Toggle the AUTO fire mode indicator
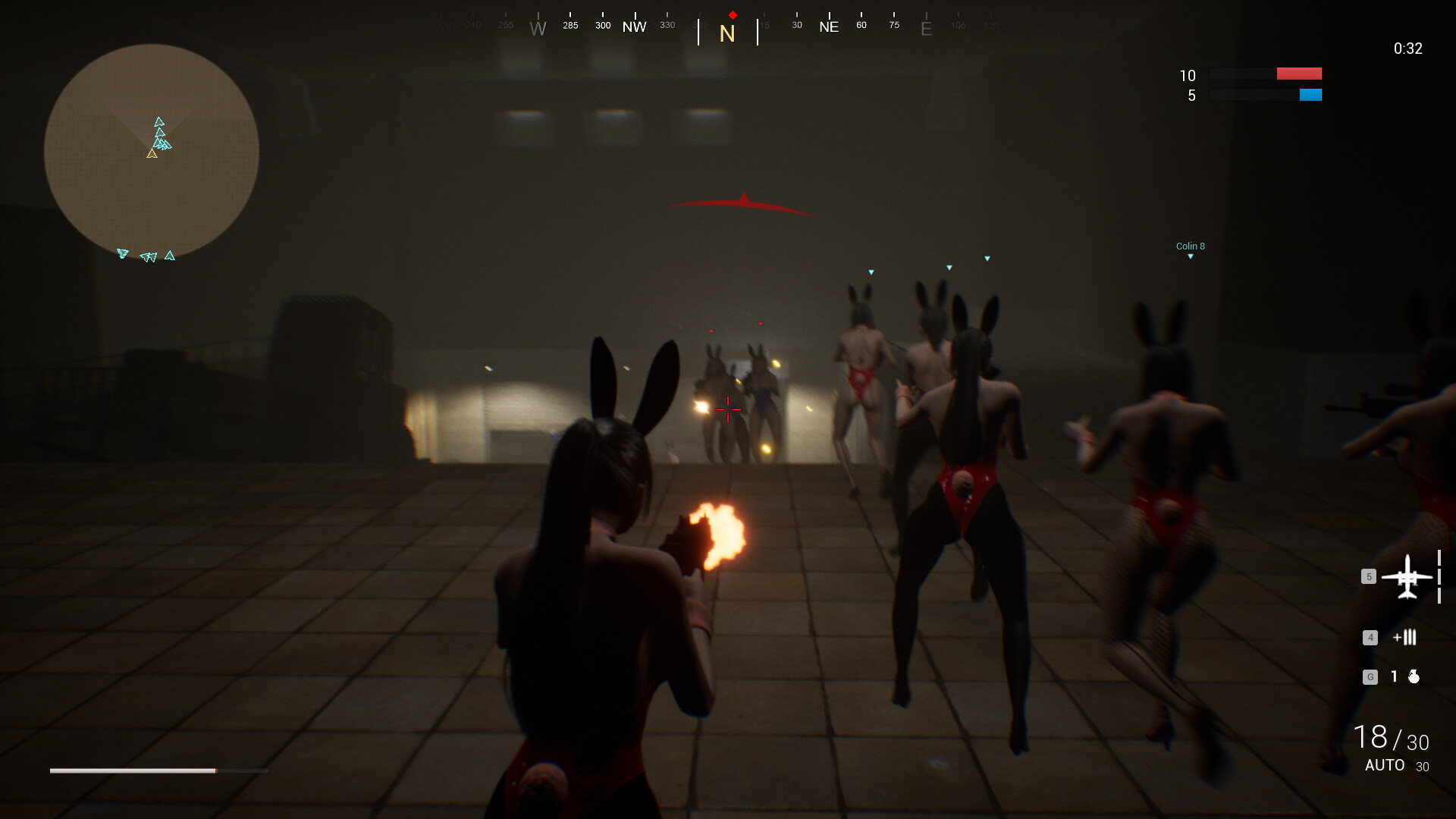 (x=1384, y=765)
